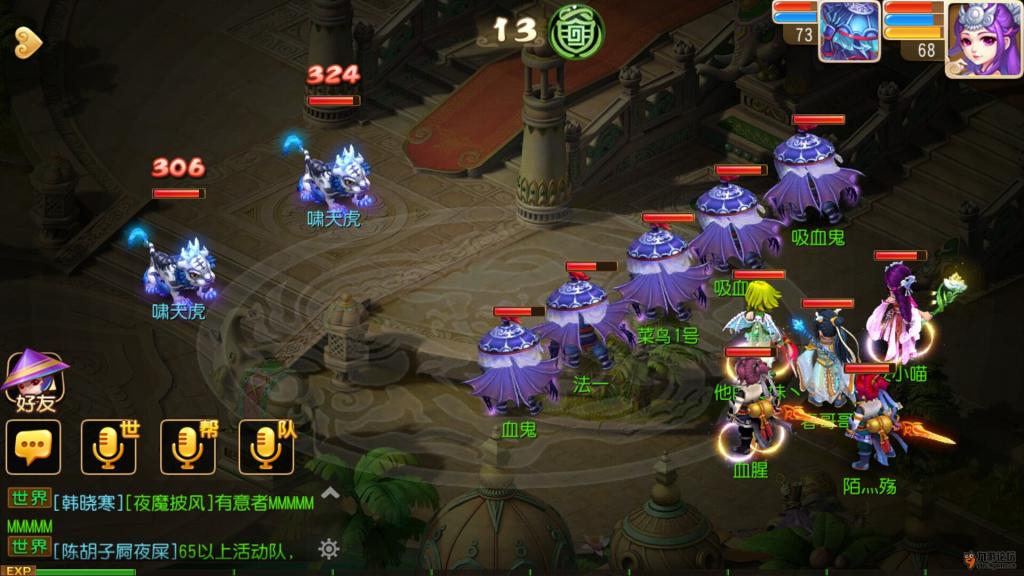Open chat settings gear icon
Screen dimensions: 1024x576
click(329, 548)
